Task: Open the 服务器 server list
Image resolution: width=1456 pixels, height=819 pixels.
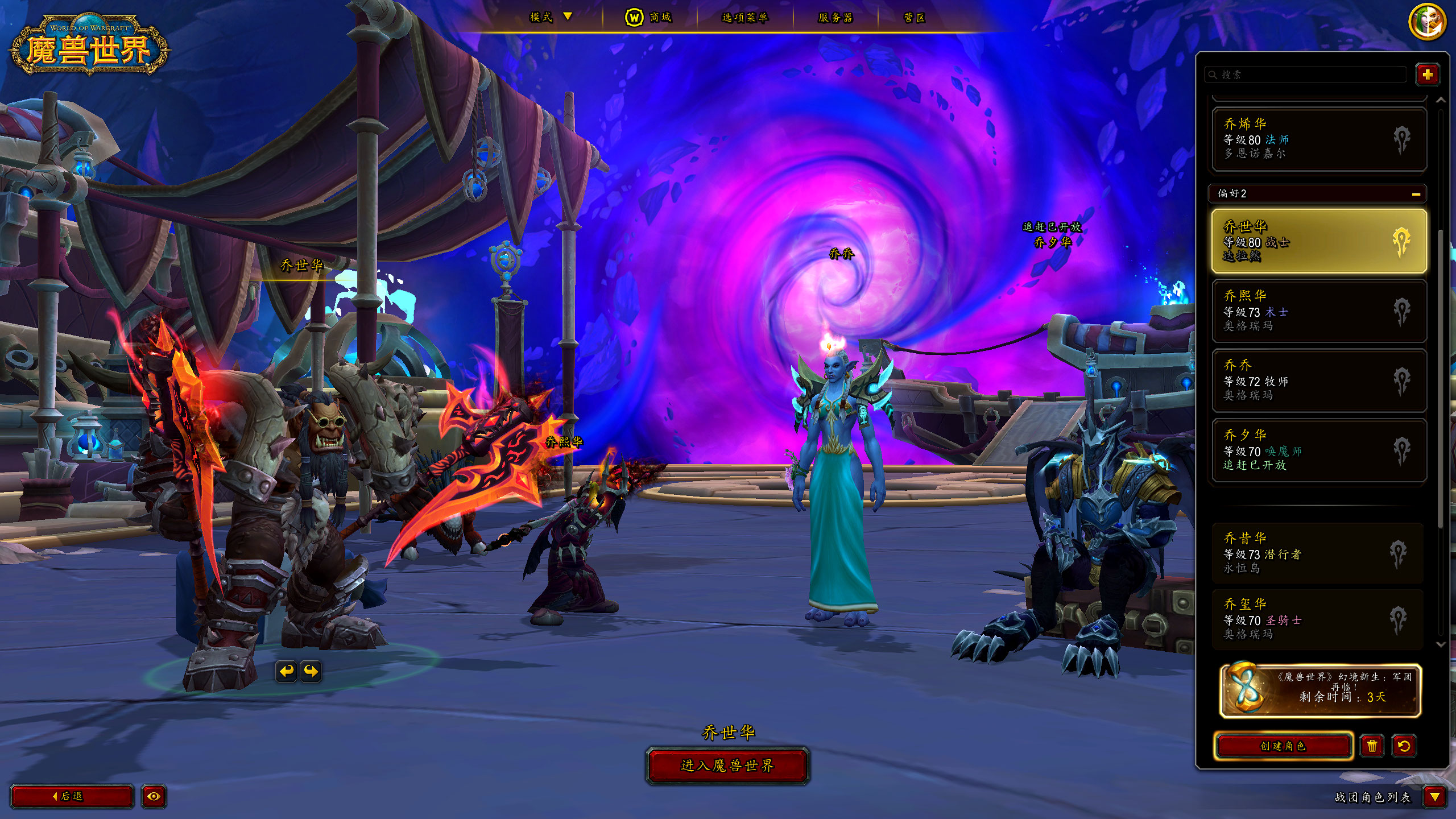Action: pos(835,18)
